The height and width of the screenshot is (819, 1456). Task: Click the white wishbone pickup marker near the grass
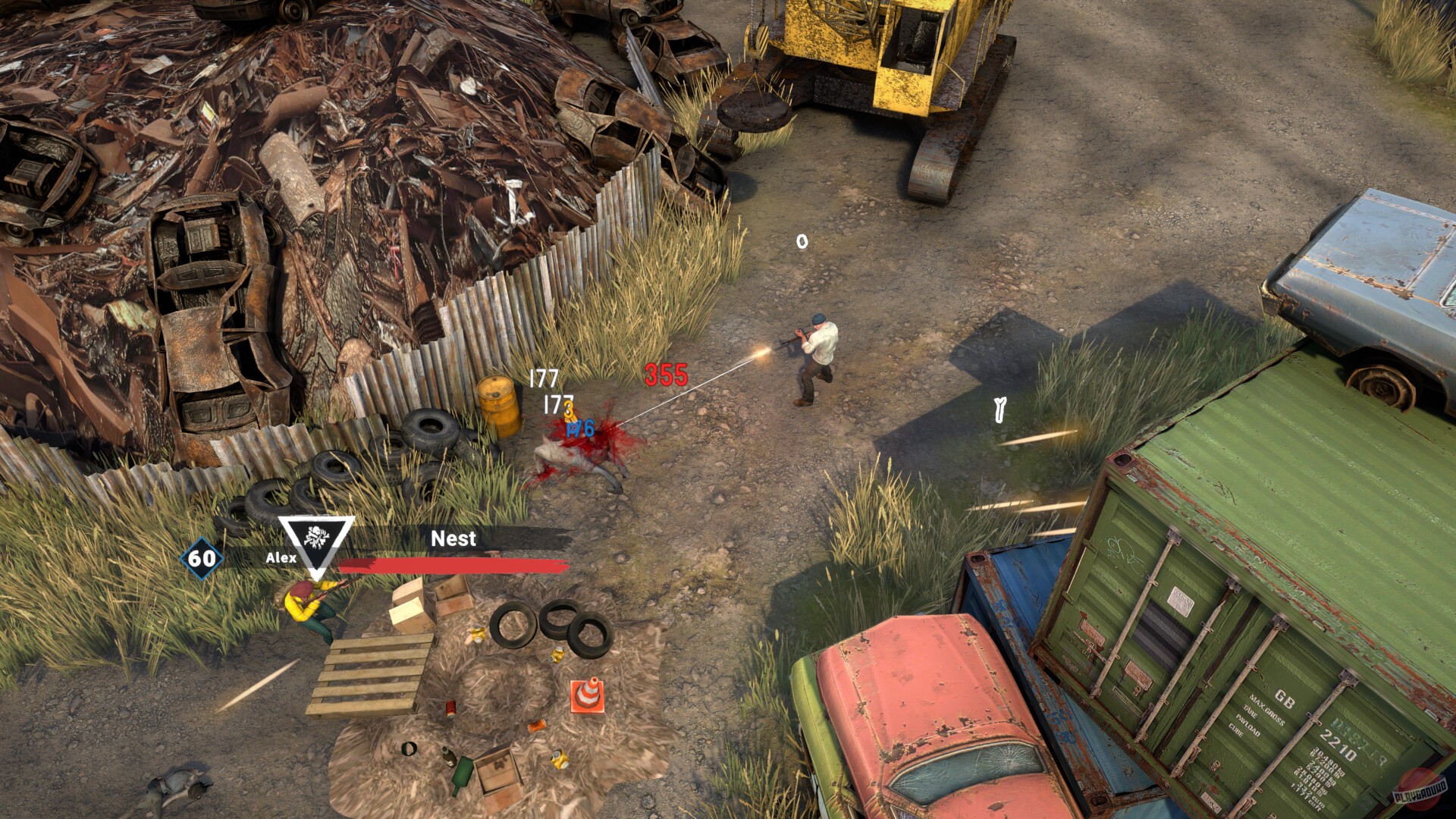(x=999, y=410)
